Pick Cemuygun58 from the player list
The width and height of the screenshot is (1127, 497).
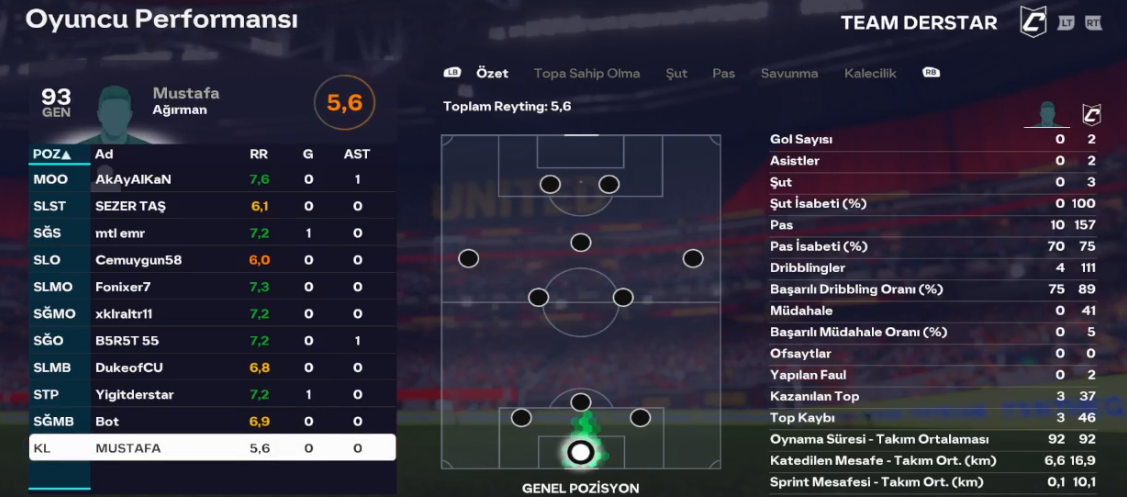click(212, 260)
